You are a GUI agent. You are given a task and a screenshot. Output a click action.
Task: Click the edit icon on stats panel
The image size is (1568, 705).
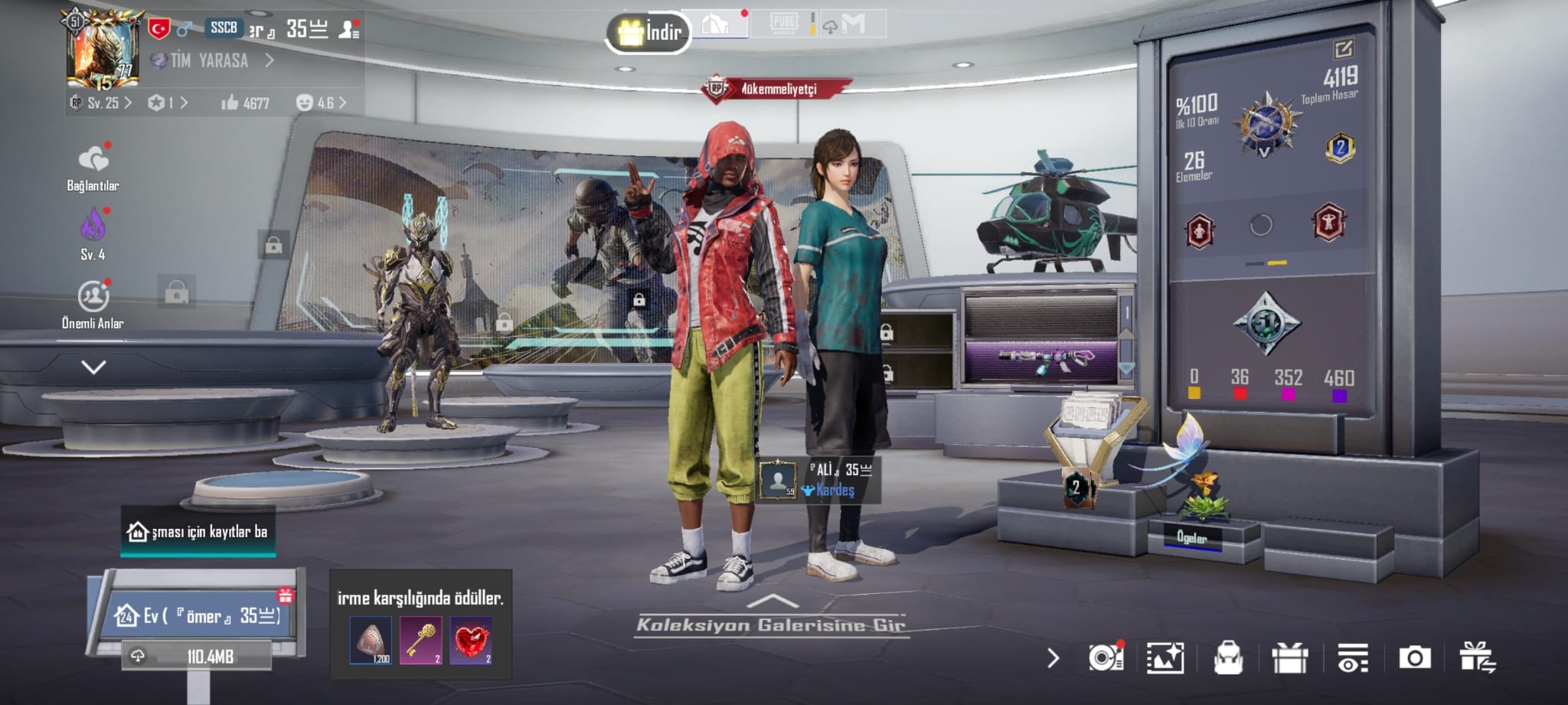(1343, 50)
